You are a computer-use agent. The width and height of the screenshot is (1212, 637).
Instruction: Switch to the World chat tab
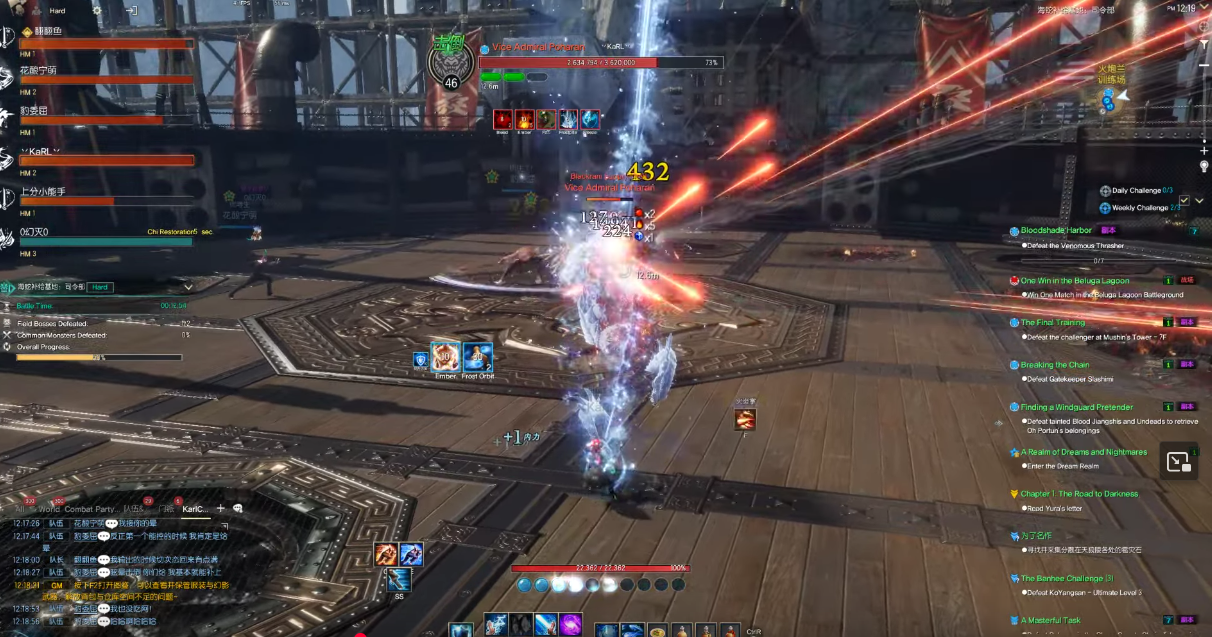48,509
